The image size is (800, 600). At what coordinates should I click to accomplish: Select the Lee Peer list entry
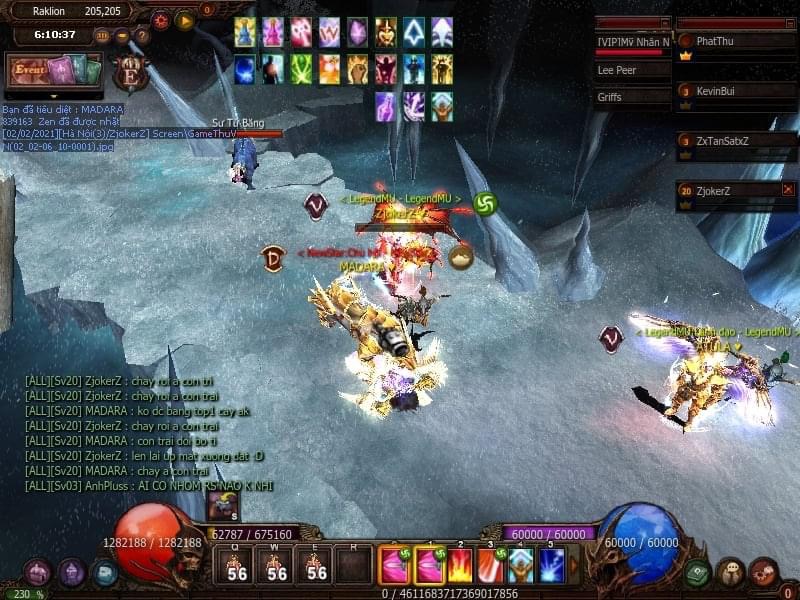coord(630,71)
